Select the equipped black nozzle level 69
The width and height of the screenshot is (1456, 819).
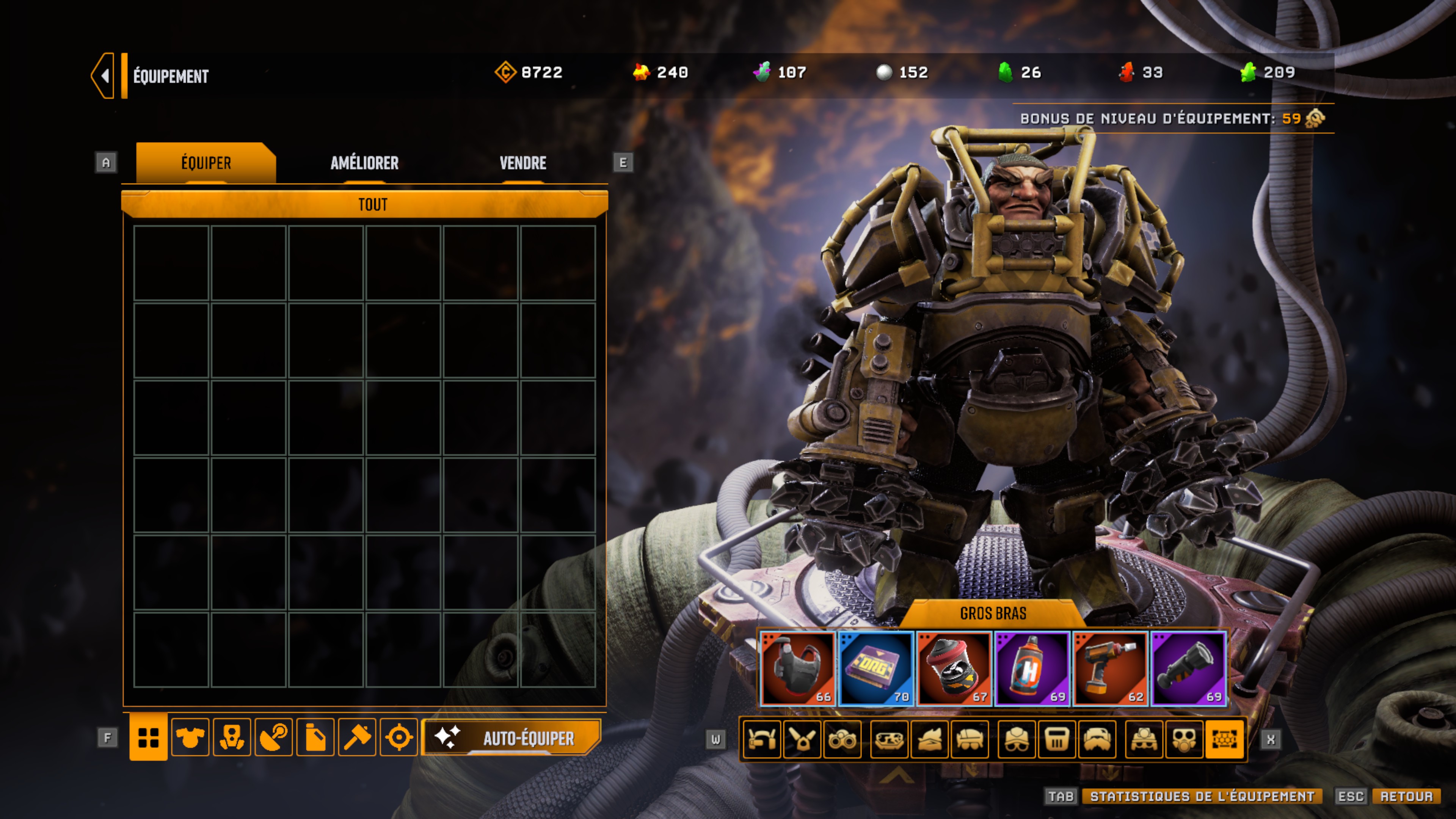point(1188,668)
